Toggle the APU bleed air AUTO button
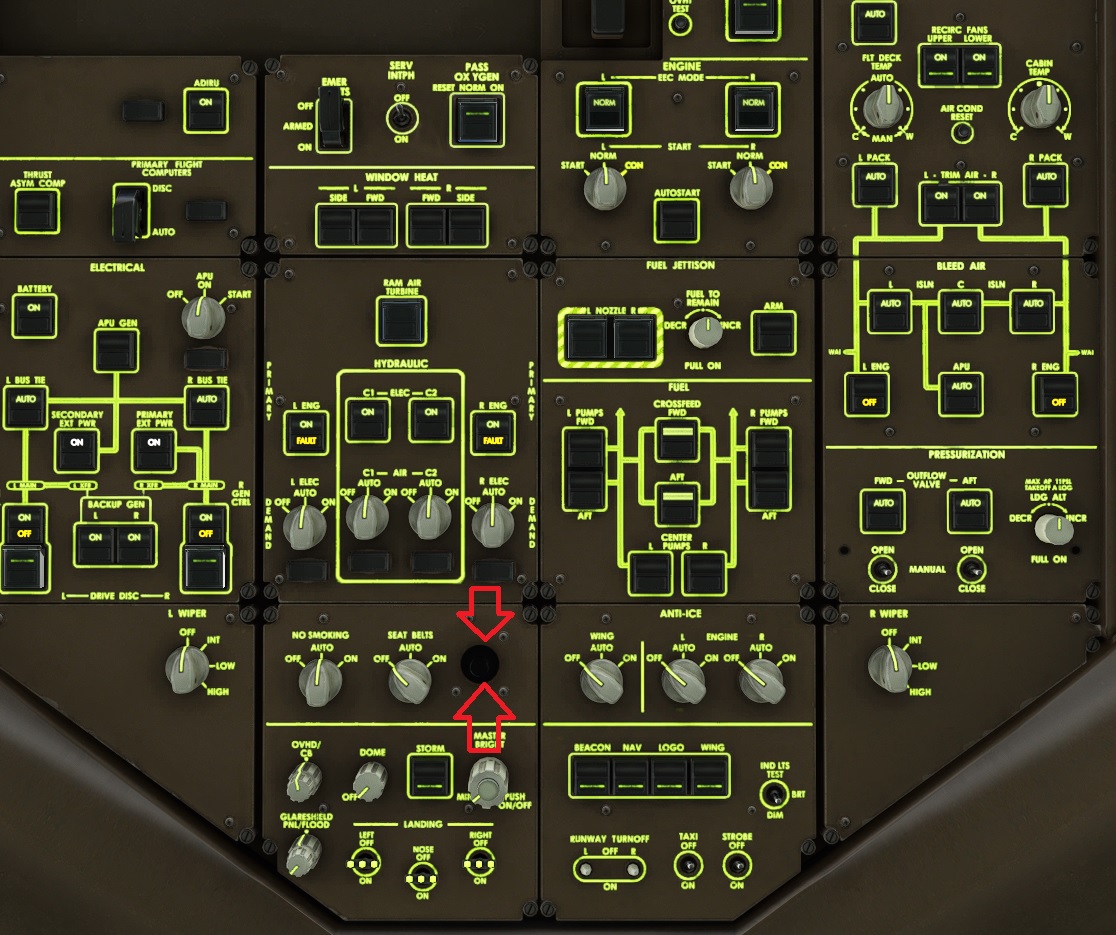1116x935 pixels. pyautogui.click(x=962, y=392)
